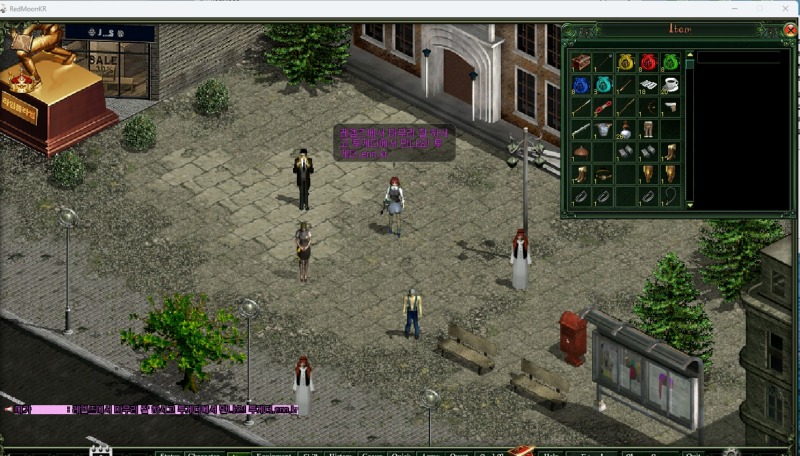Close the RedMoonKR game window

tap(787, 8)
